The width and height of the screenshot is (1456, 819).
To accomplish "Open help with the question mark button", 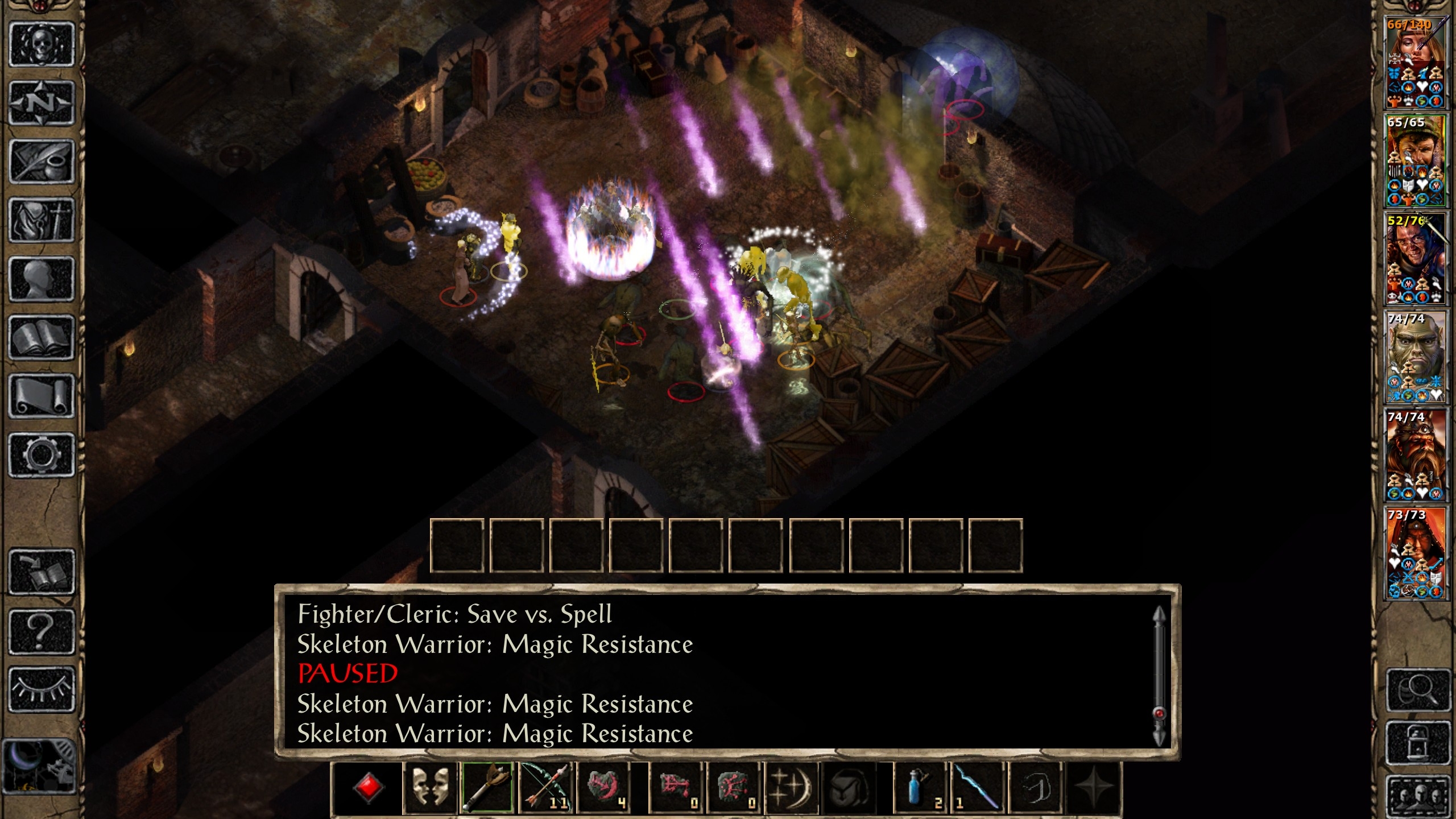I will 42,631.
